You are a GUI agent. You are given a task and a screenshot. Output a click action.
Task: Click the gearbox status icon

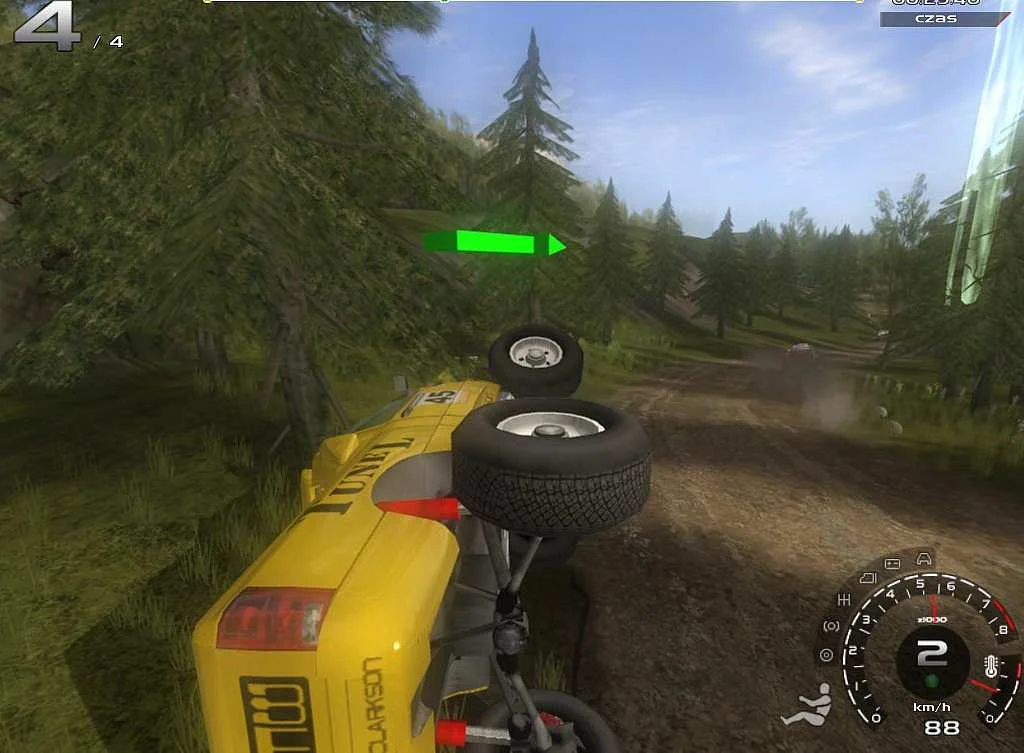844,599
